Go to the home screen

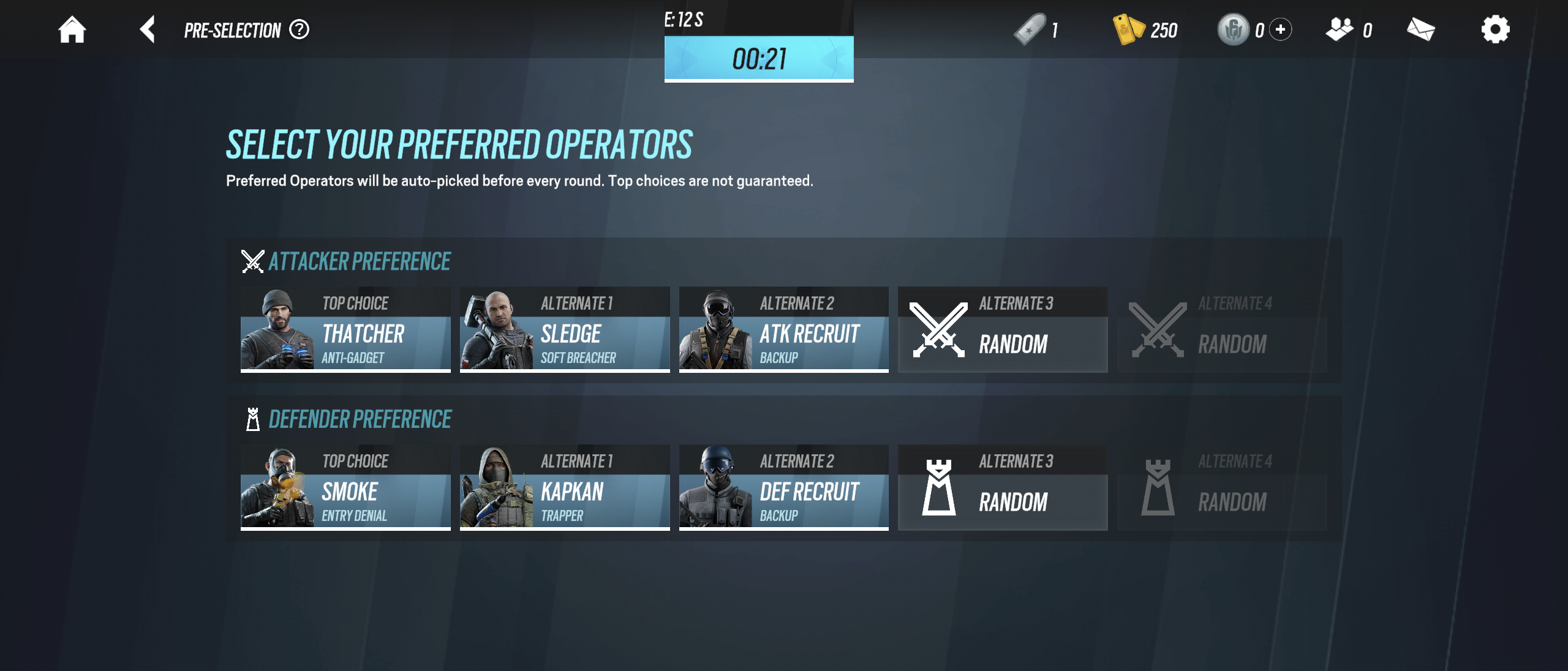[72, 29]
